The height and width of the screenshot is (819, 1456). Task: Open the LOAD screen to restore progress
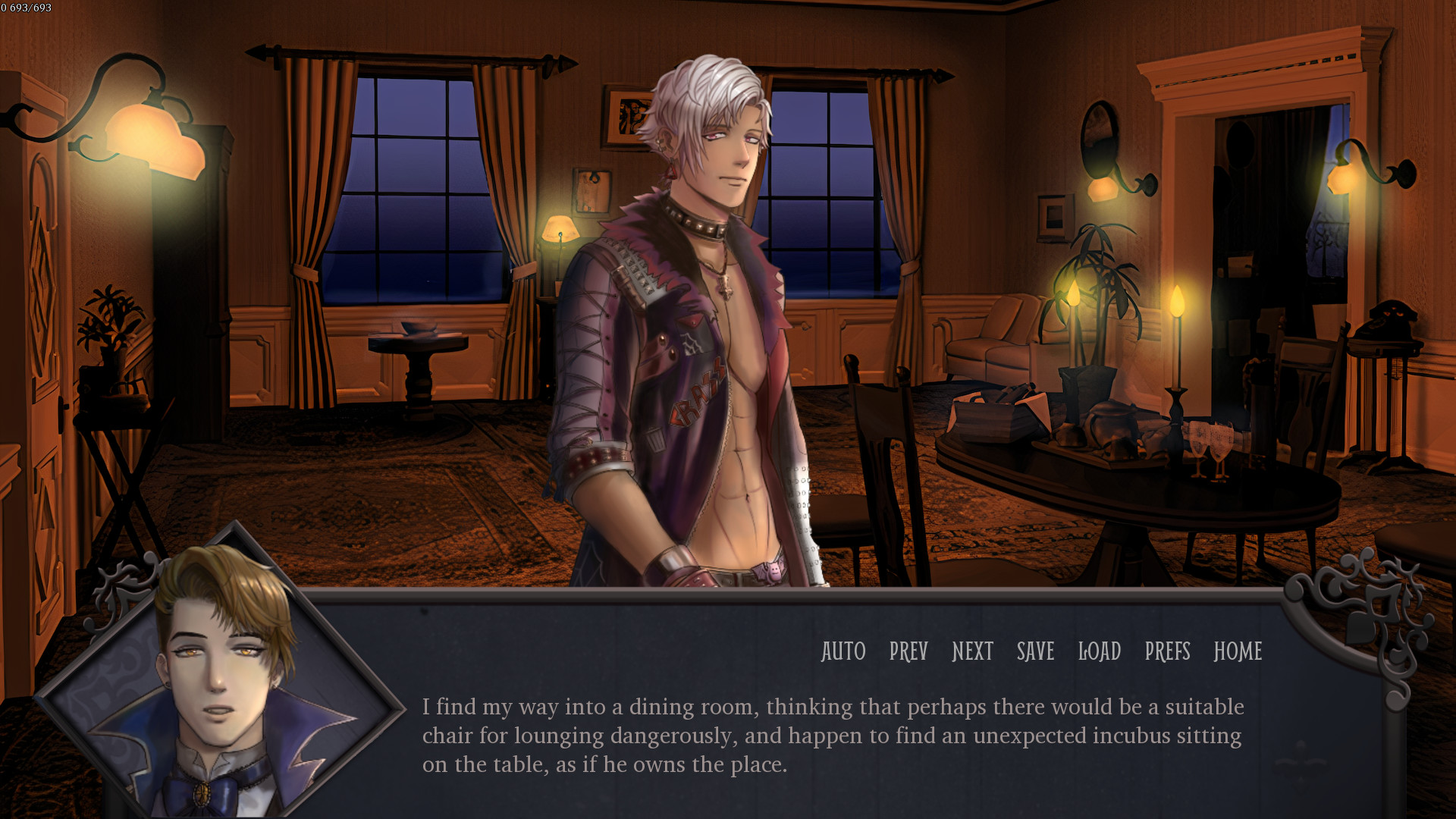[x=1100, y=652]
